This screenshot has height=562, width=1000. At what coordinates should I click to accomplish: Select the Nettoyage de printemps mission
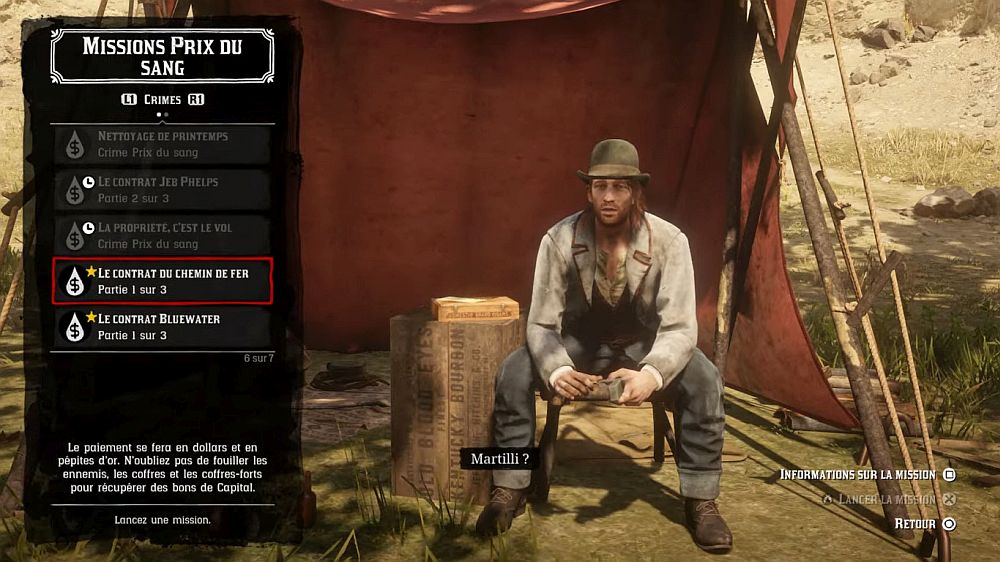pos(162,144)
